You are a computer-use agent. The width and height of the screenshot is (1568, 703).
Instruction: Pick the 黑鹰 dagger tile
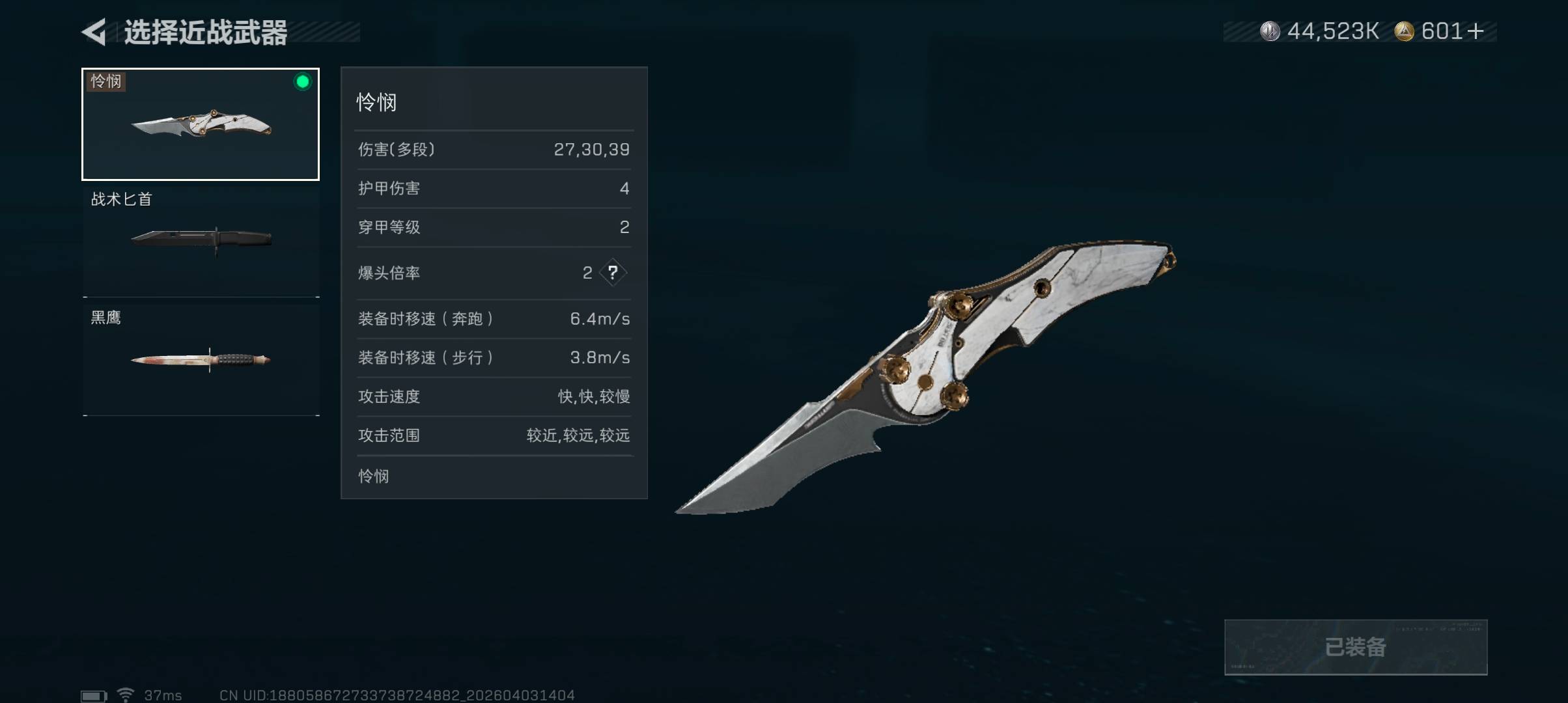click(x=201, y=359)
